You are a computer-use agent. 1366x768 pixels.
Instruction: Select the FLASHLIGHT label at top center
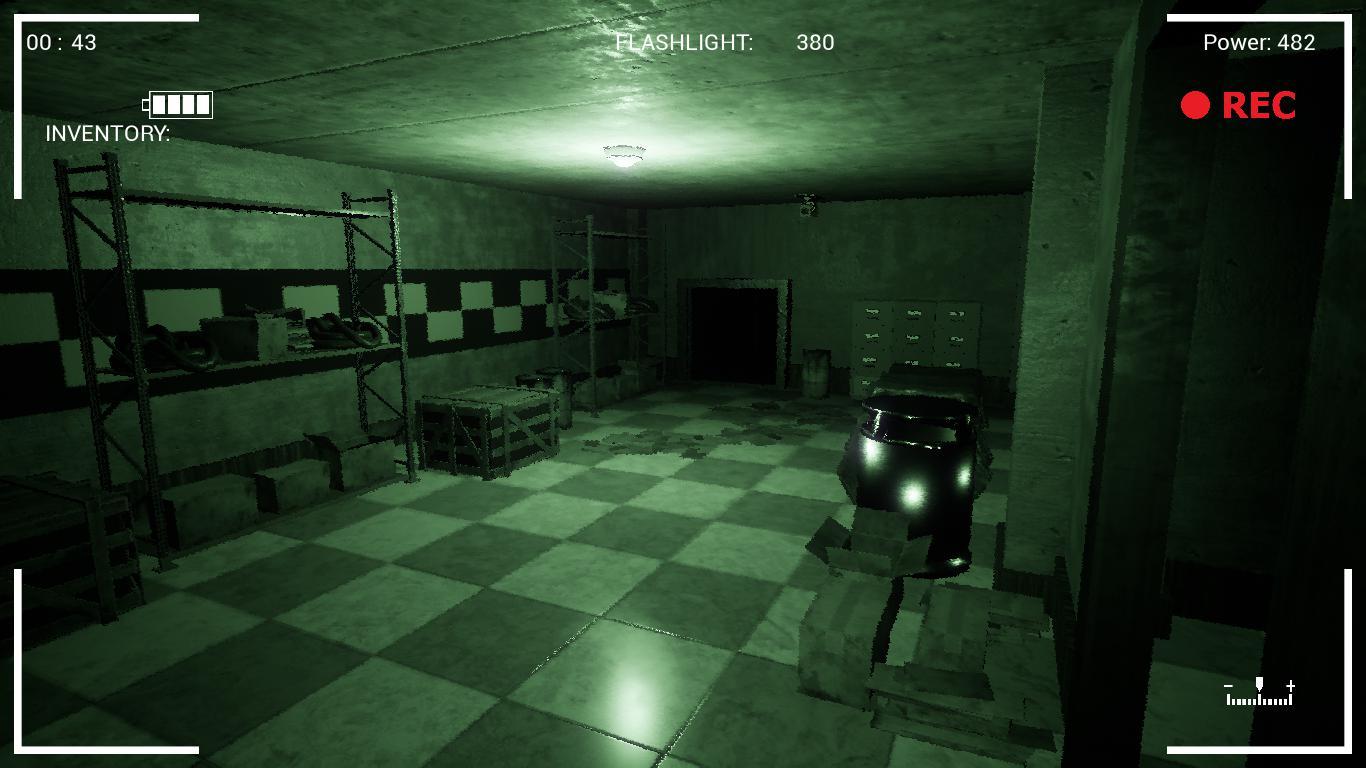[x=683, y=43]
